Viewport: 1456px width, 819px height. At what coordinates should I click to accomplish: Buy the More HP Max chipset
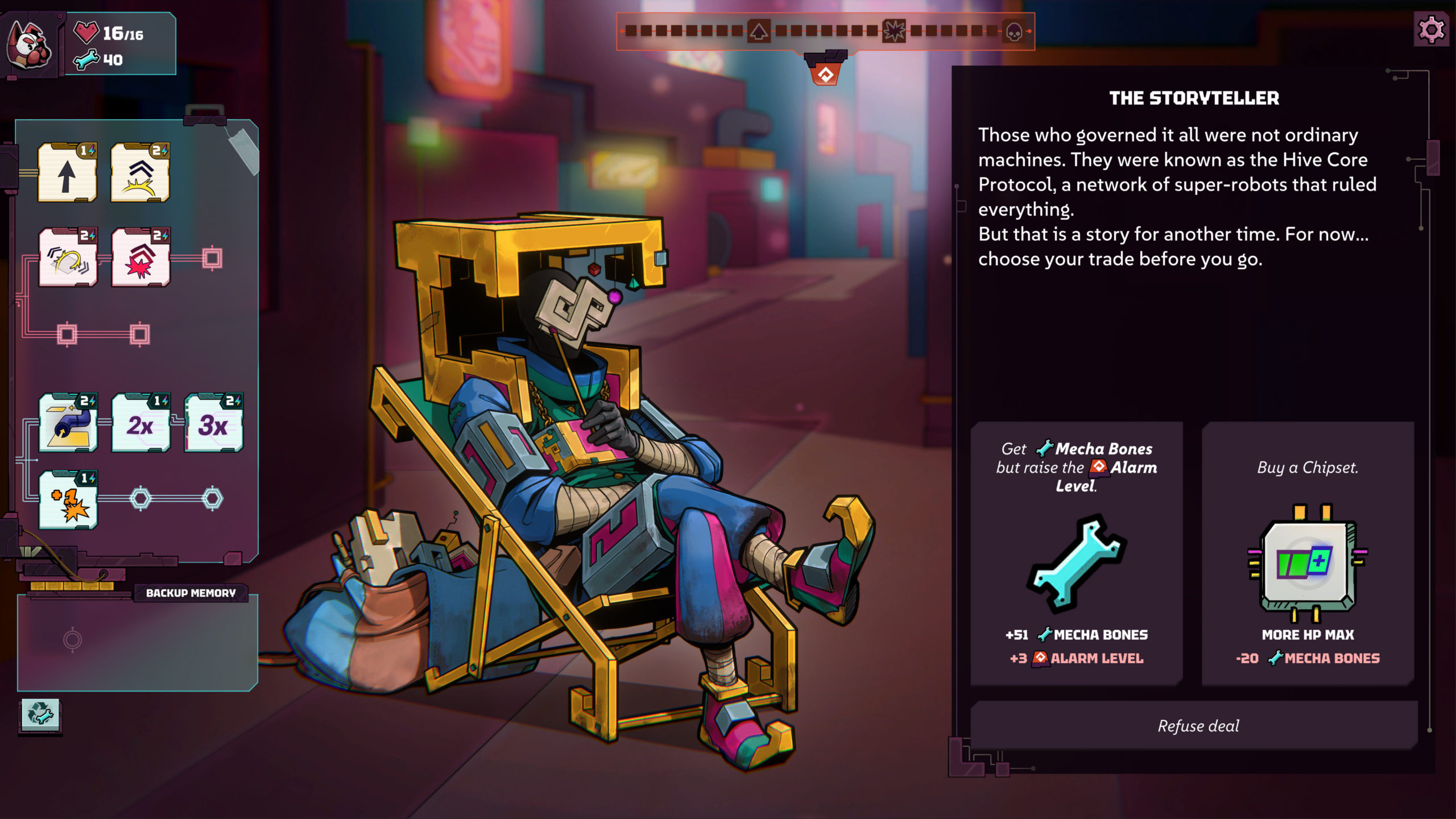pos(1307,553)
